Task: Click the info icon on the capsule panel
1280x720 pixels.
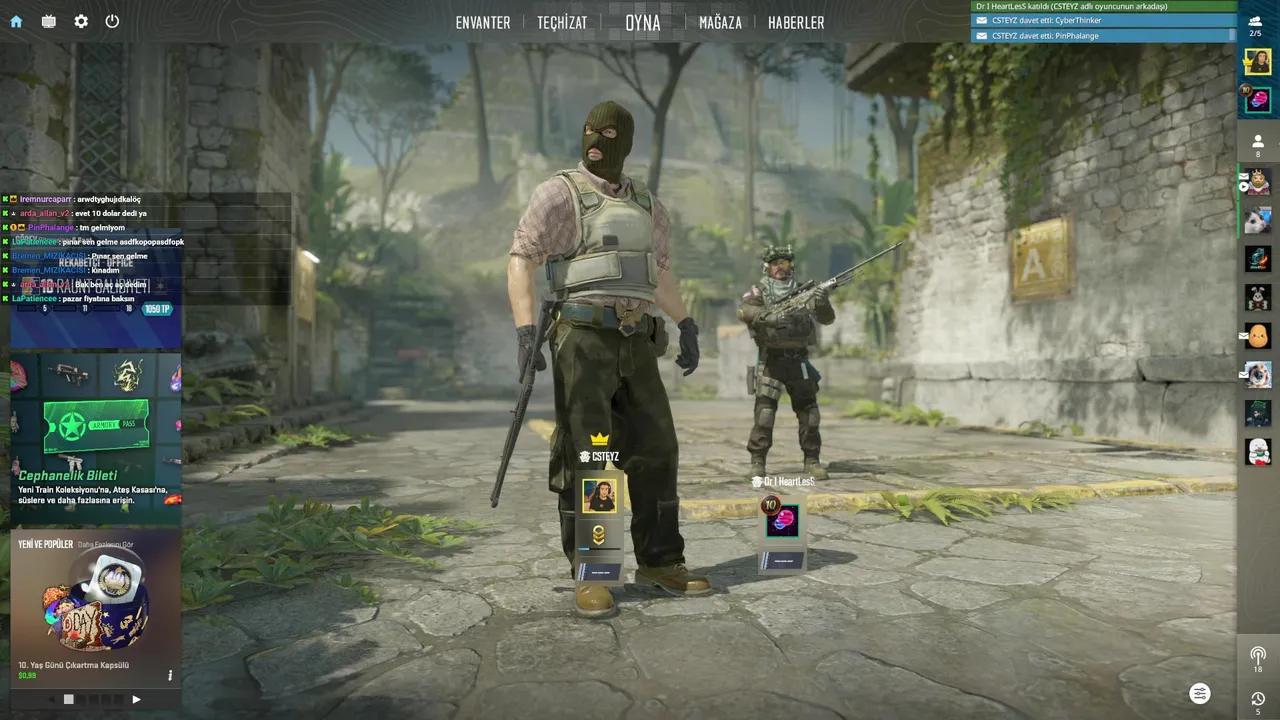Action: (x=170, y=675)
